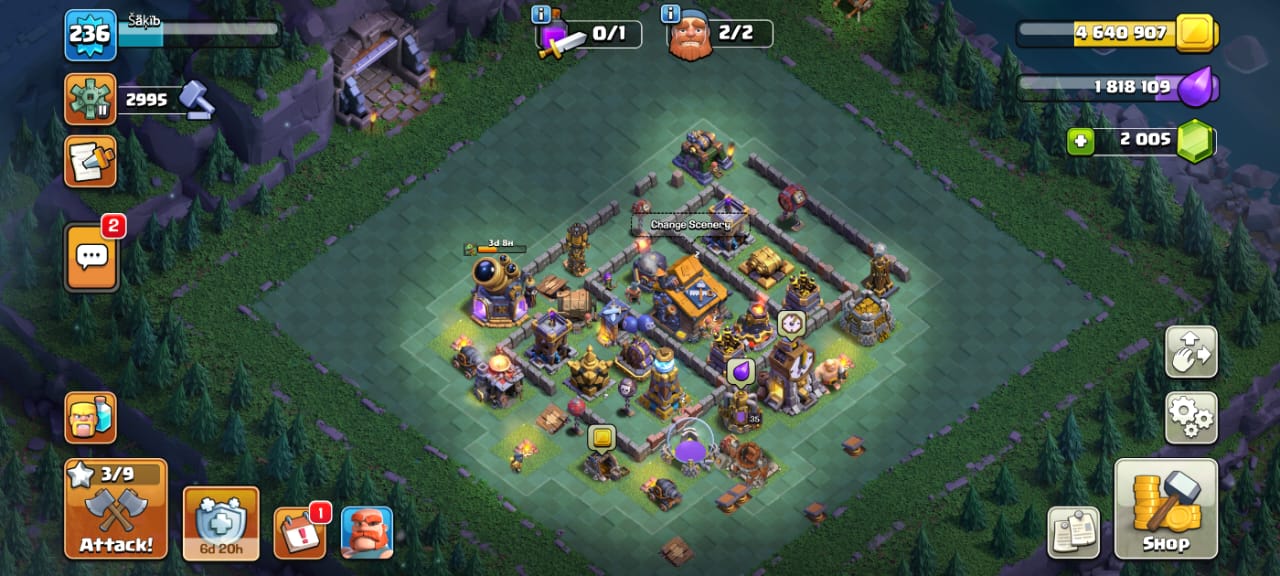Click the Change Scenery button
This screenshot has width=1280, height=576.
(x=690, y=225)
